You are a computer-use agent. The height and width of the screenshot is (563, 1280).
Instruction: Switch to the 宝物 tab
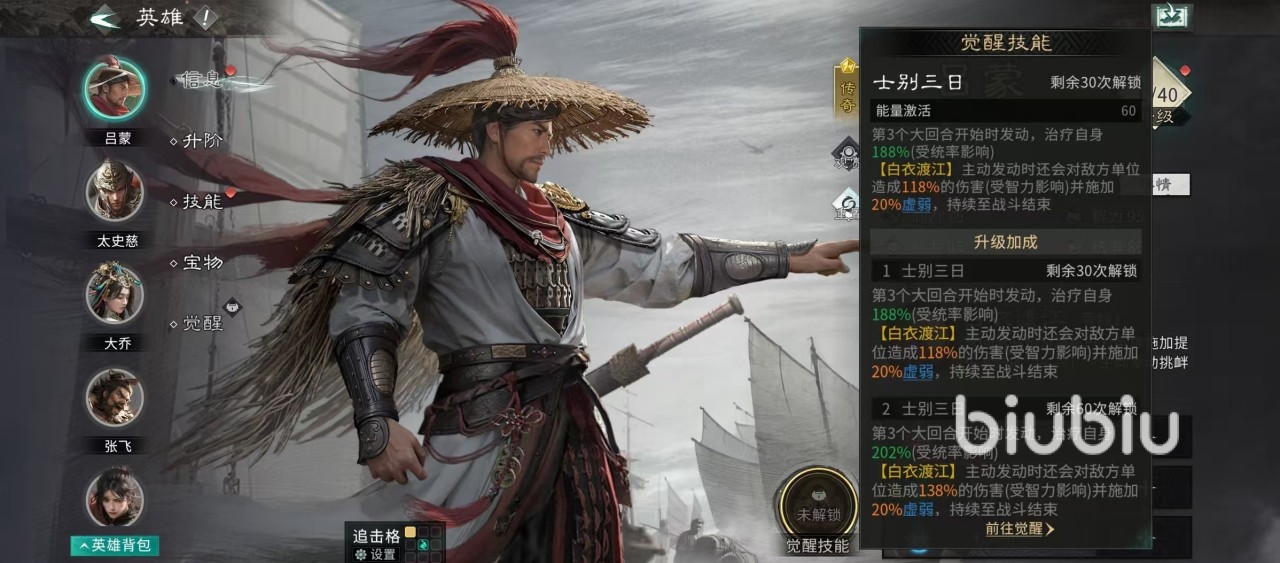point(202,263)
